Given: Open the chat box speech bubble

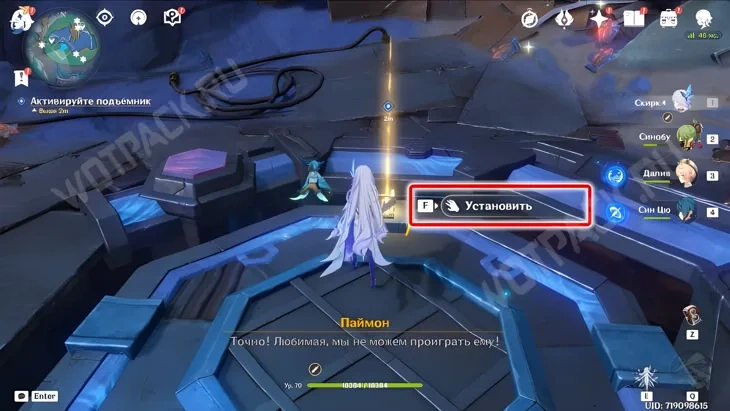Looking at the screenshot, I should click(x=21, y=396).
